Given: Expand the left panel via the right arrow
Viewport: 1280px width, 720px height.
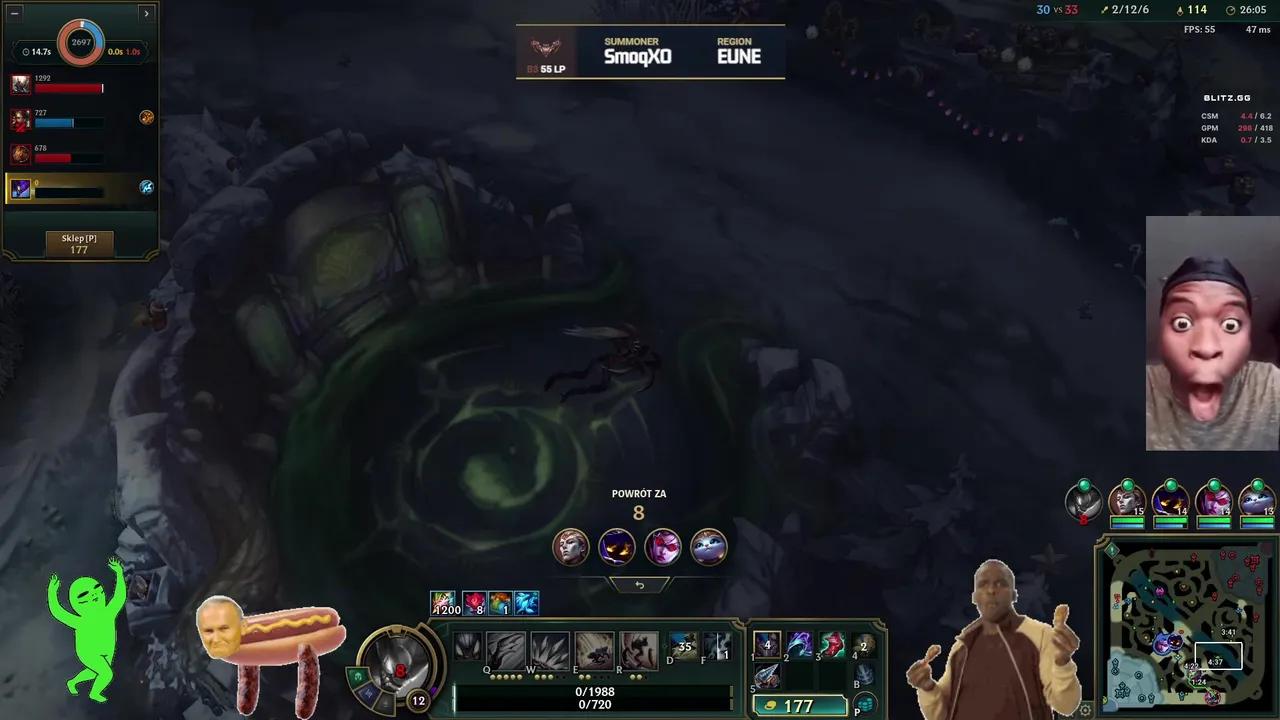Looking at the screenshot, I should (x=147, y=13).
